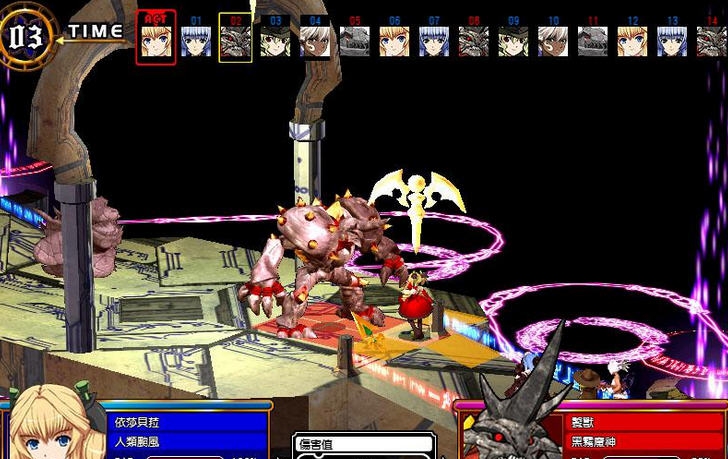Screen dimensions: 728x459
Task: Select turn 10 white-haired portrait
Action: pos(553,40)
